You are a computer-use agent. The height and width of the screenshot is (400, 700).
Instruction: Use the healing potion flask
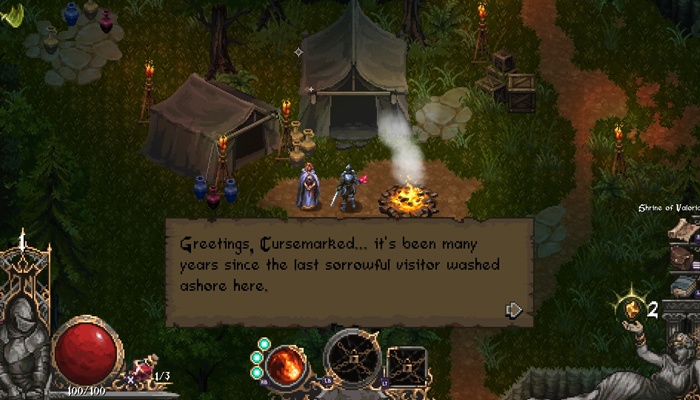[139, 374]
